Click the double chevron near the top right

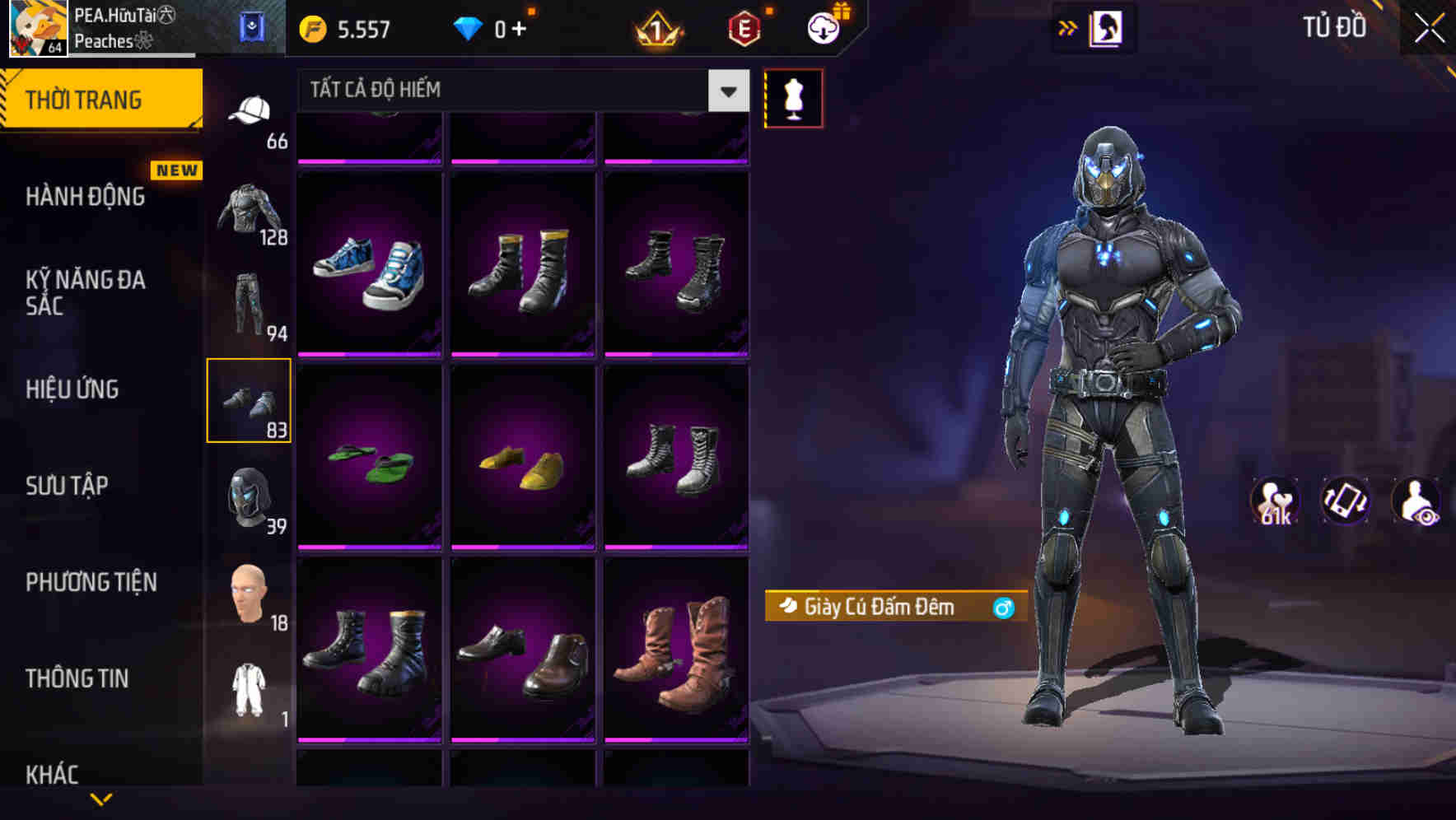pyautogui.click(x=1068, y=27)
